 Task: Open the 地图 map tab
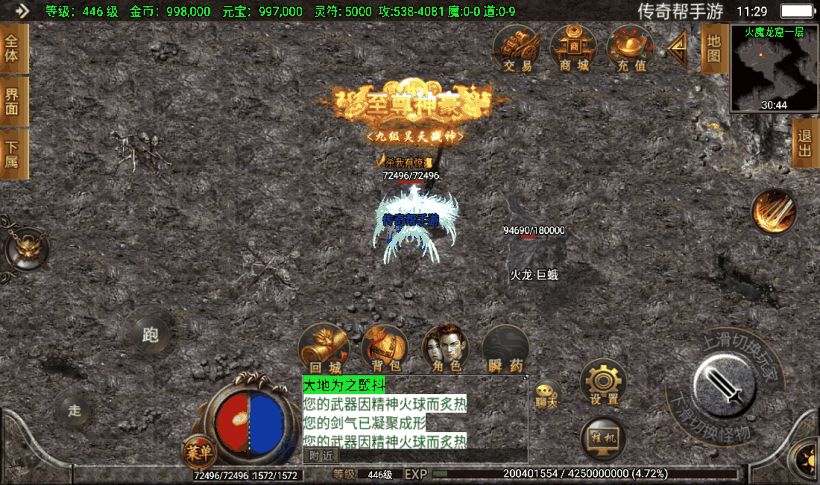click(712, 48)
